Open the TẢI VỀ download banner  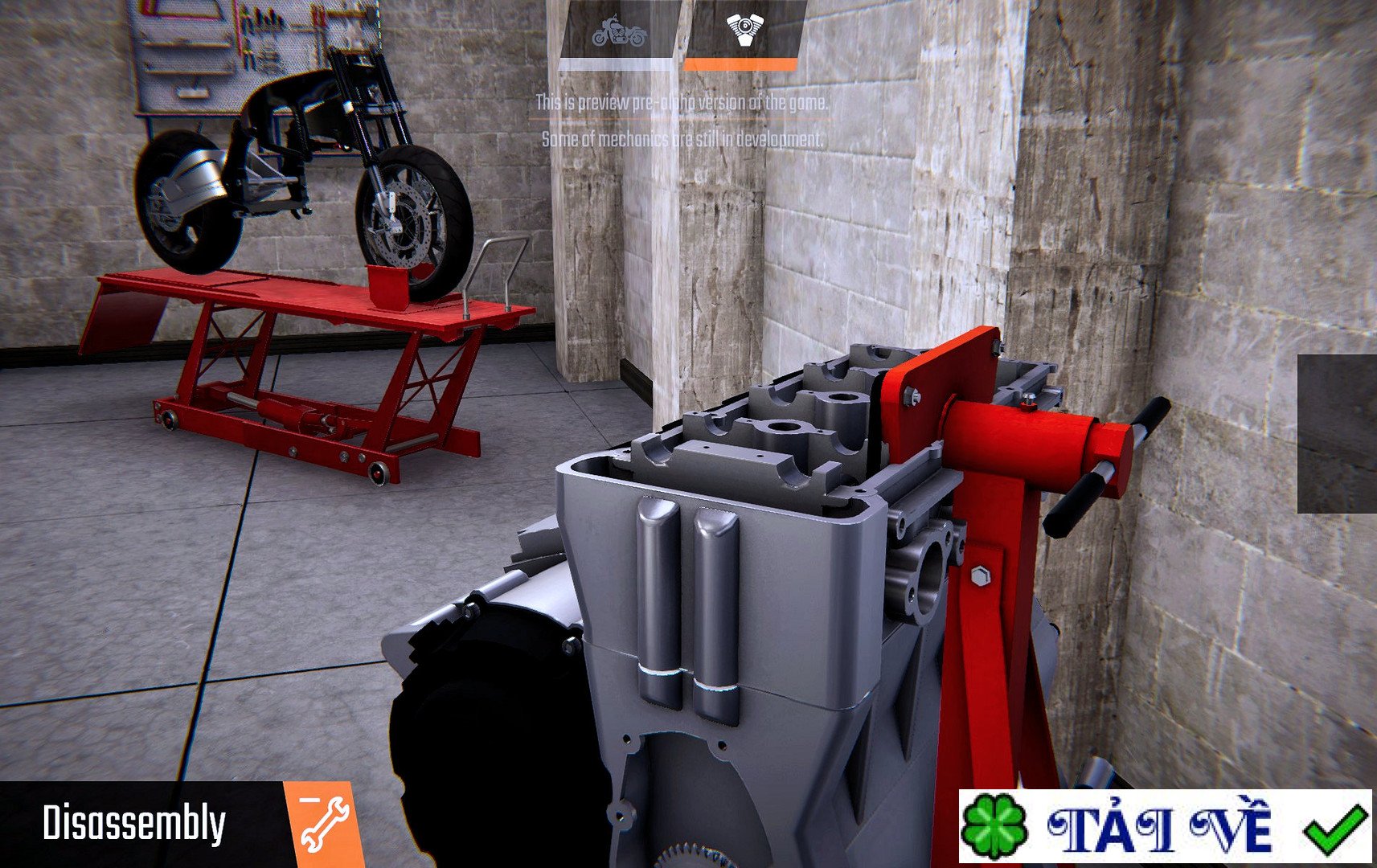tap(1164, 826)
